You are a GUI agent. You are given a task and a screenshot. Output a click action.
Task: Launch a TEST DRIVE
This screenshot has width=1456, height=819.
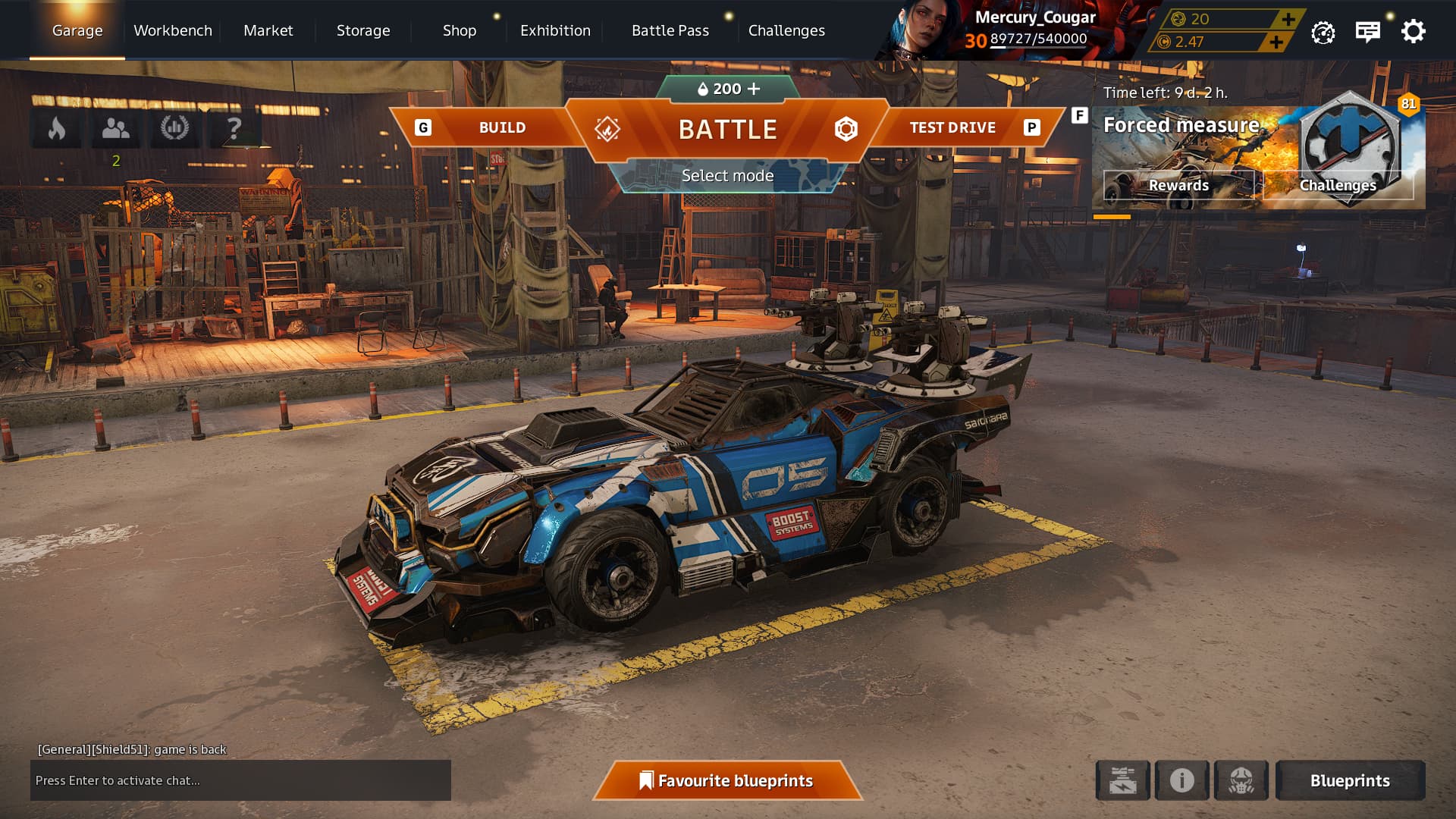pyautogui.click(x=952, y=127)
